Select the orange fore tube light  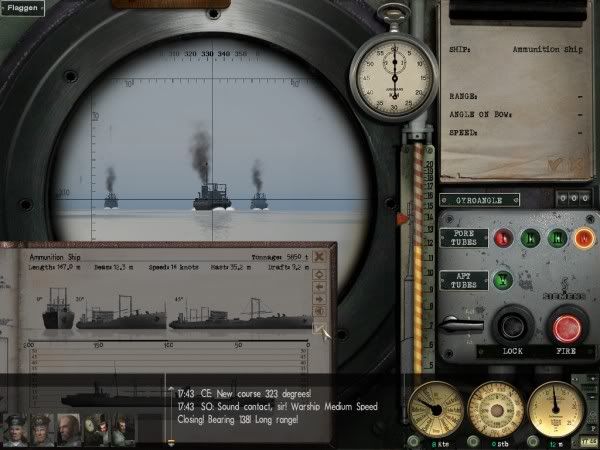click(x=584, y=238)
